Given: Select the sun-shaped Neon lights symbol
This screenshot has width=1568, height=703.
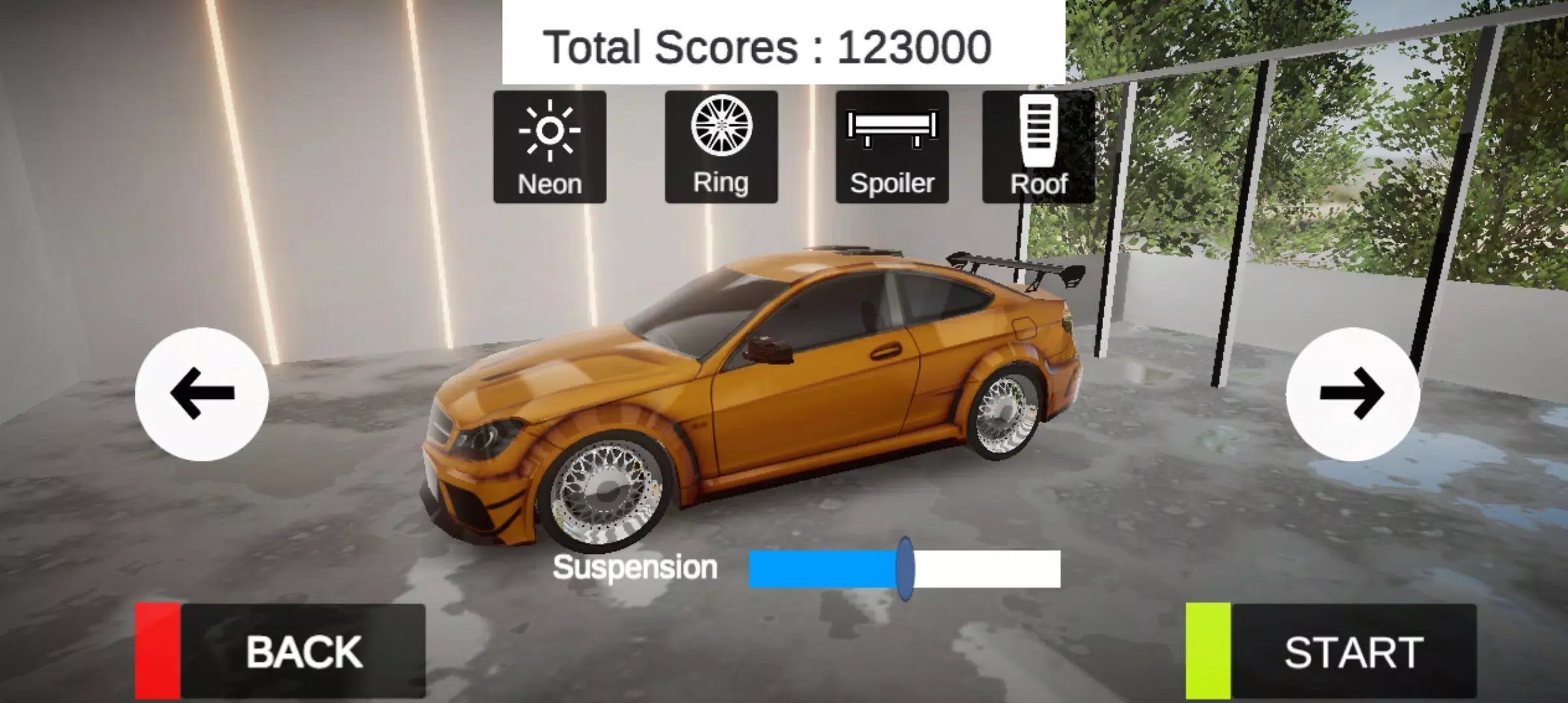Looking at the screenshot, I should 550,128.
